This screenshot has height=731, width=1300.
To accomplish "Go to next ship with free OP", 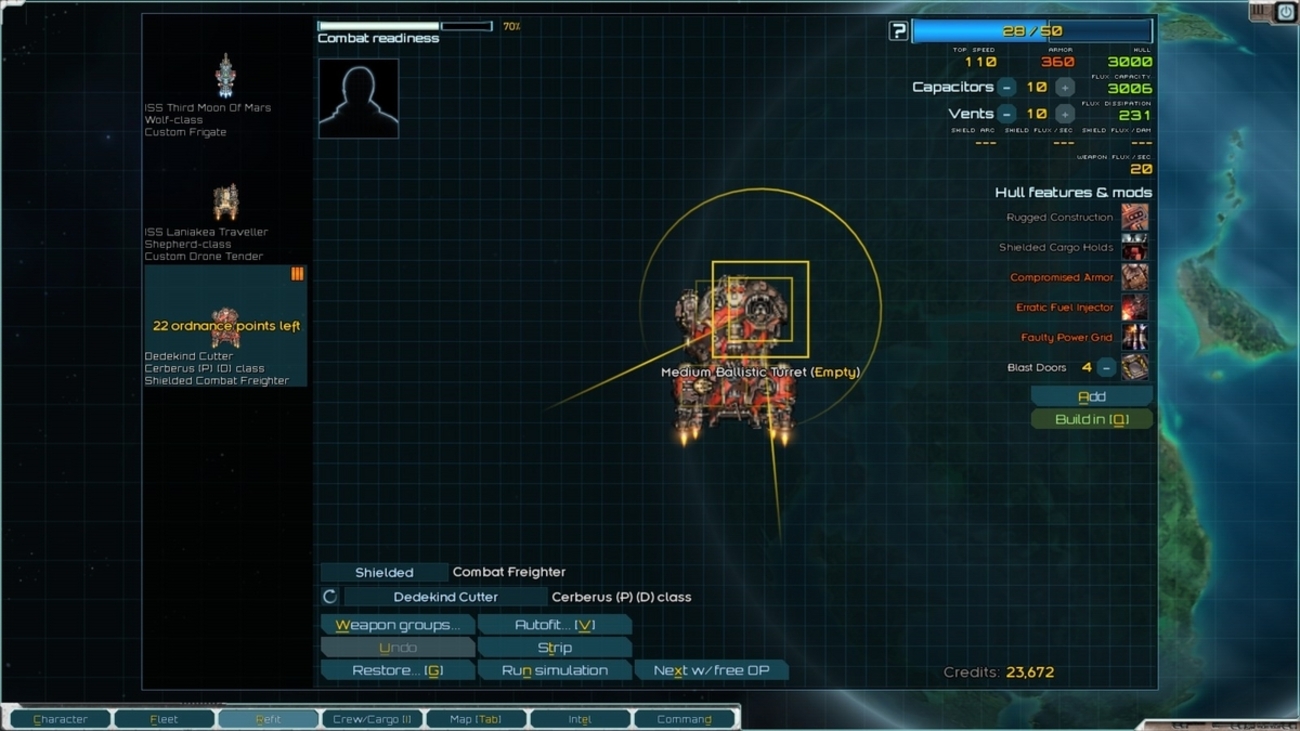I will coord(711,671).
